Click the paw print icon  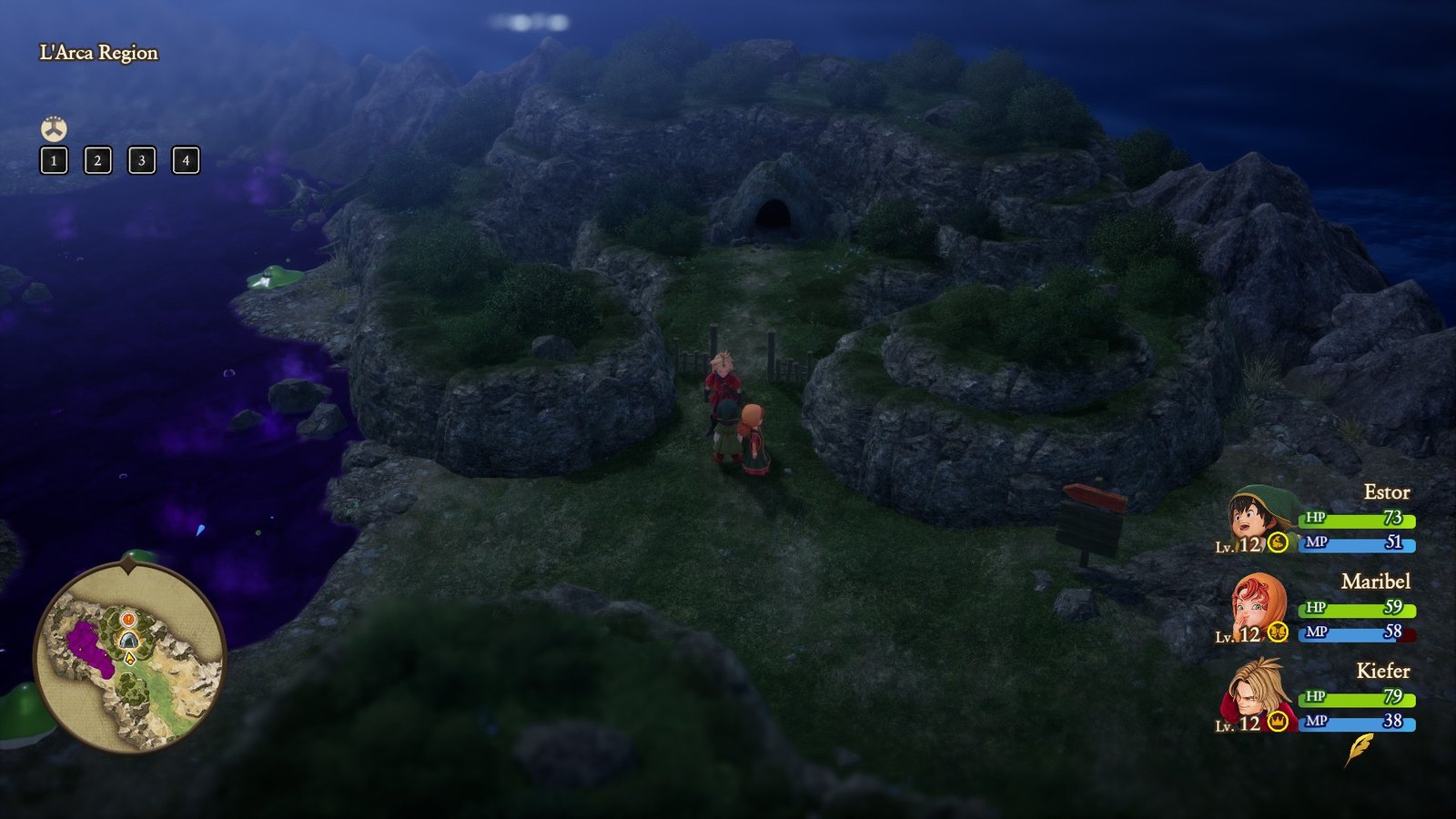[x=54, y=128]
